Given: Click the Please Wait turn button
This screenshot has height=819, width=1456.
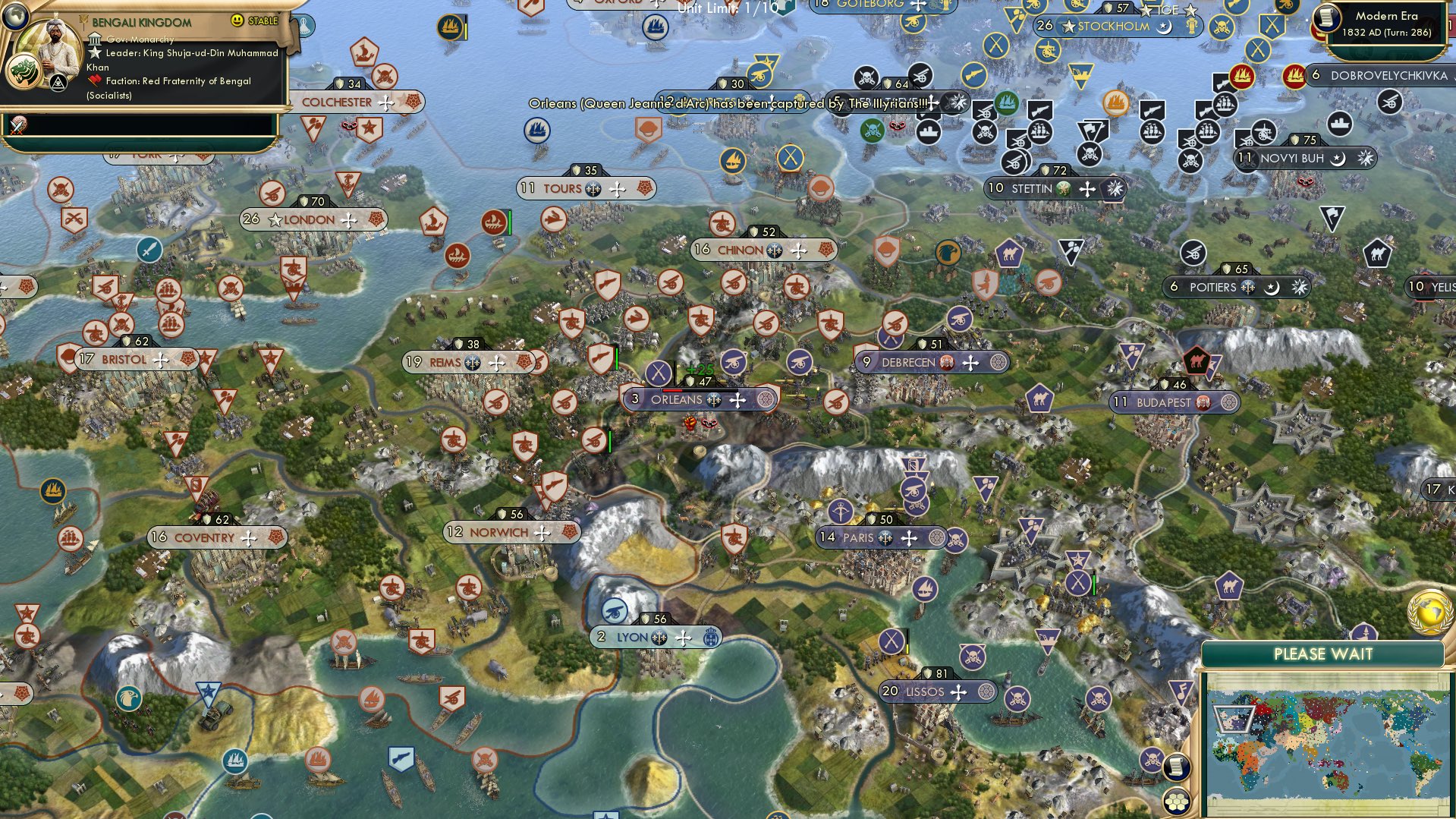Looking at the screenshot, I should point(1322,654).
